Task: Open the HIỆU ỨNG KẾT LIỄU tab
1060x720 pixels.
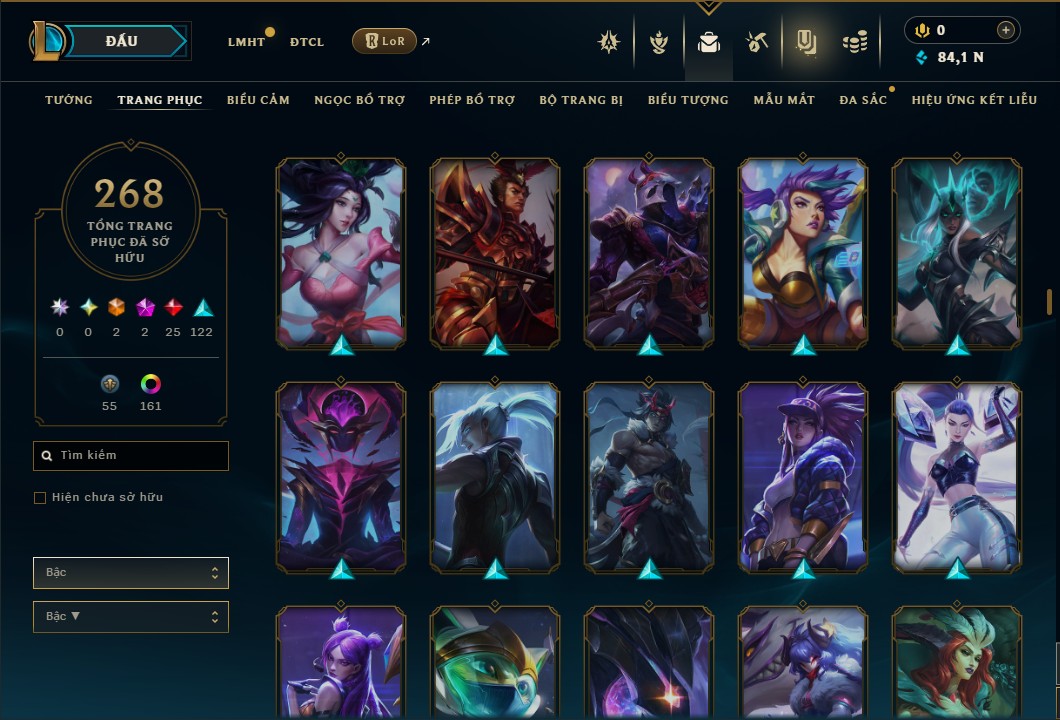Action: [x=974, y=100]
